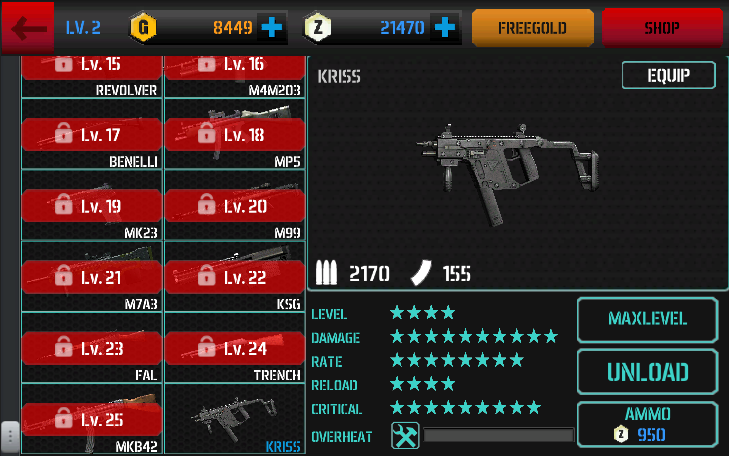Buy AMMO for 950

(647, 424)
